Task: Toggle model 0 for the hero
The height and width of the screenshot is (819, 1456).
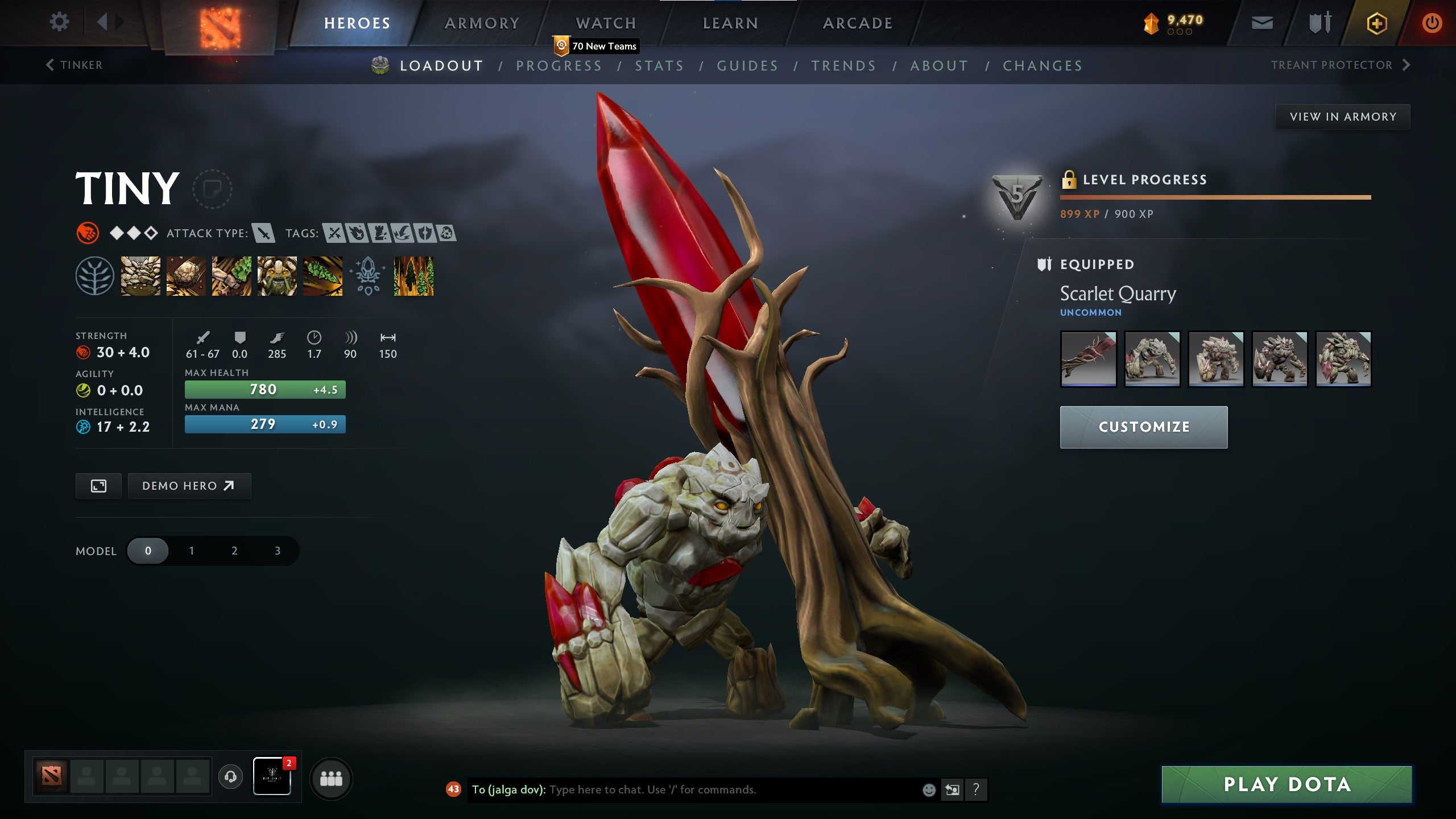Action: tap(148, 551)
